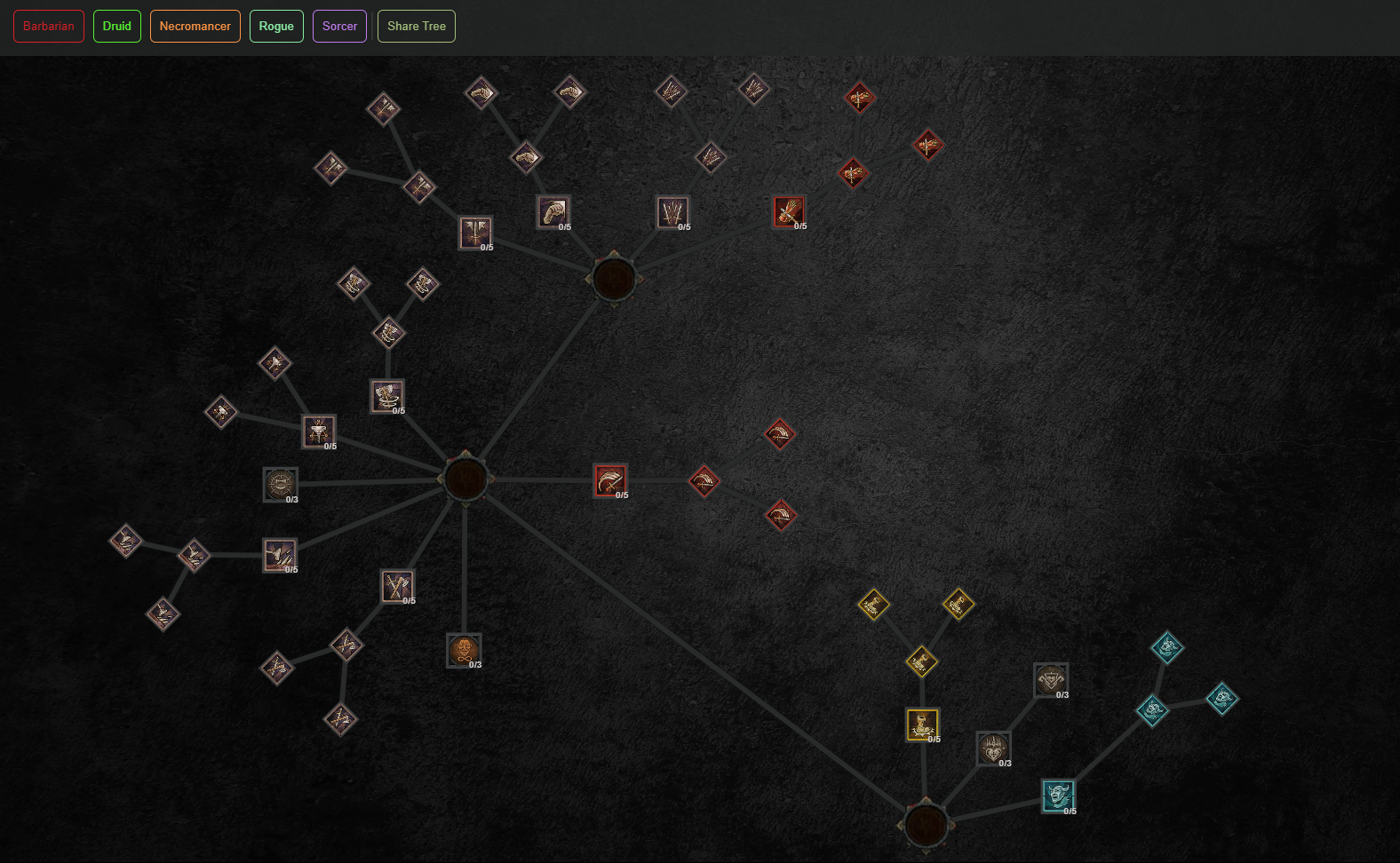Select the yellow flask Rallying Cry skill
1400x863 pixels.
(922, 724)
